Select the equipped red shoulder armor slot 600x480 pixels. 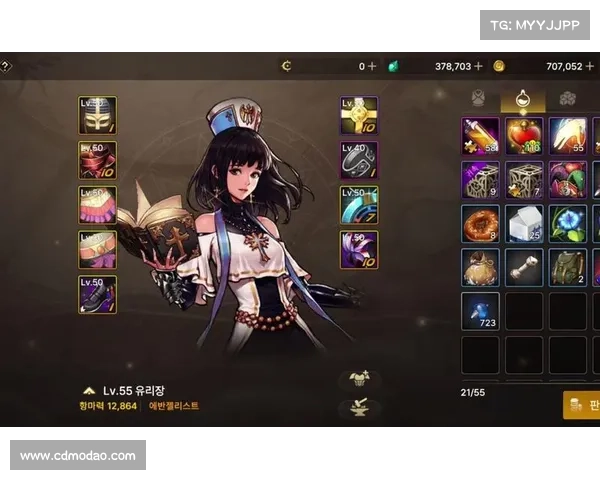[x=97, y=160]
